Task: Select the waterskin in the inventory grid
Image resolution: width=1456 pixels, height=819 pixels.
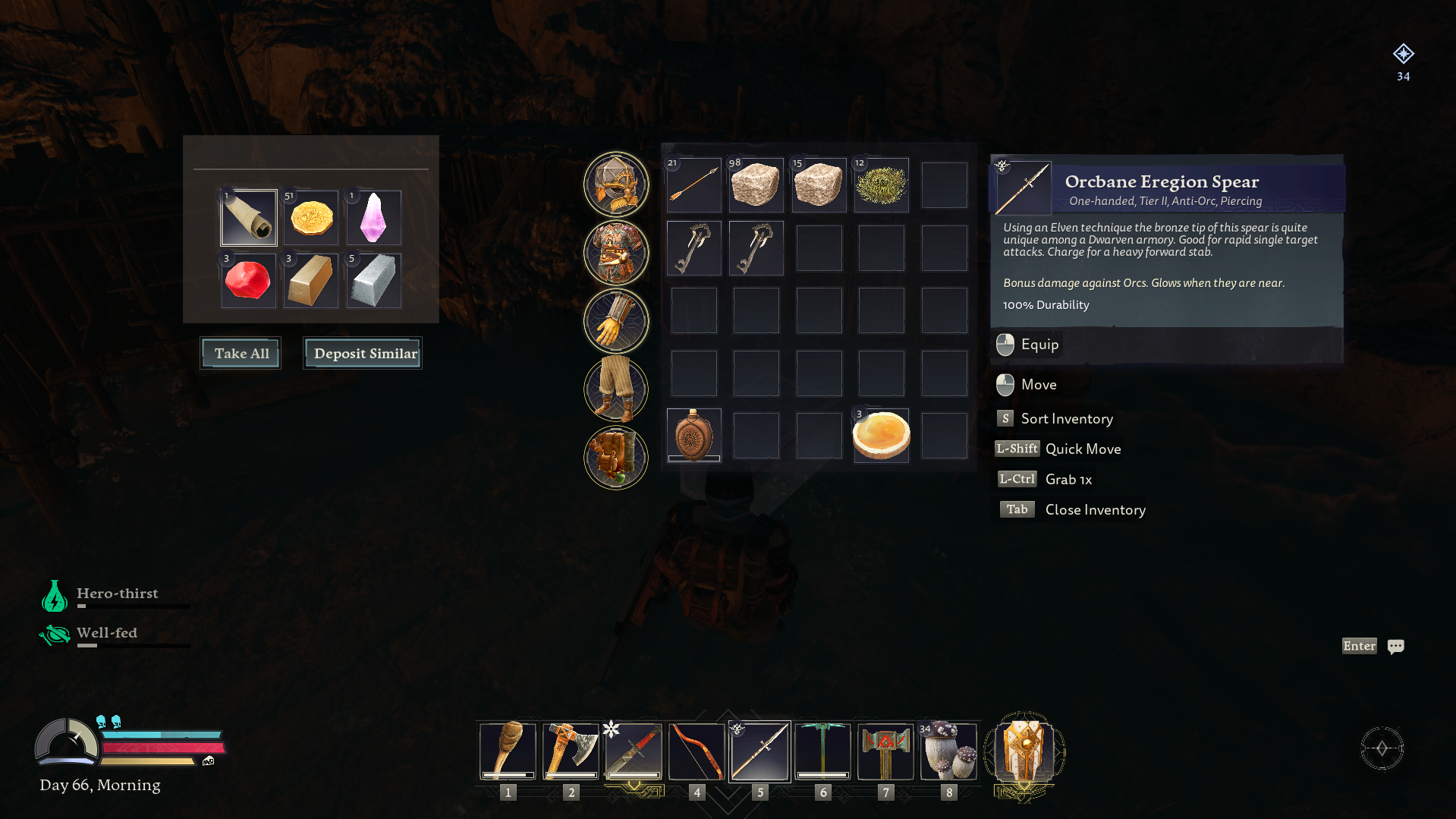Action: tap(693, 435)
